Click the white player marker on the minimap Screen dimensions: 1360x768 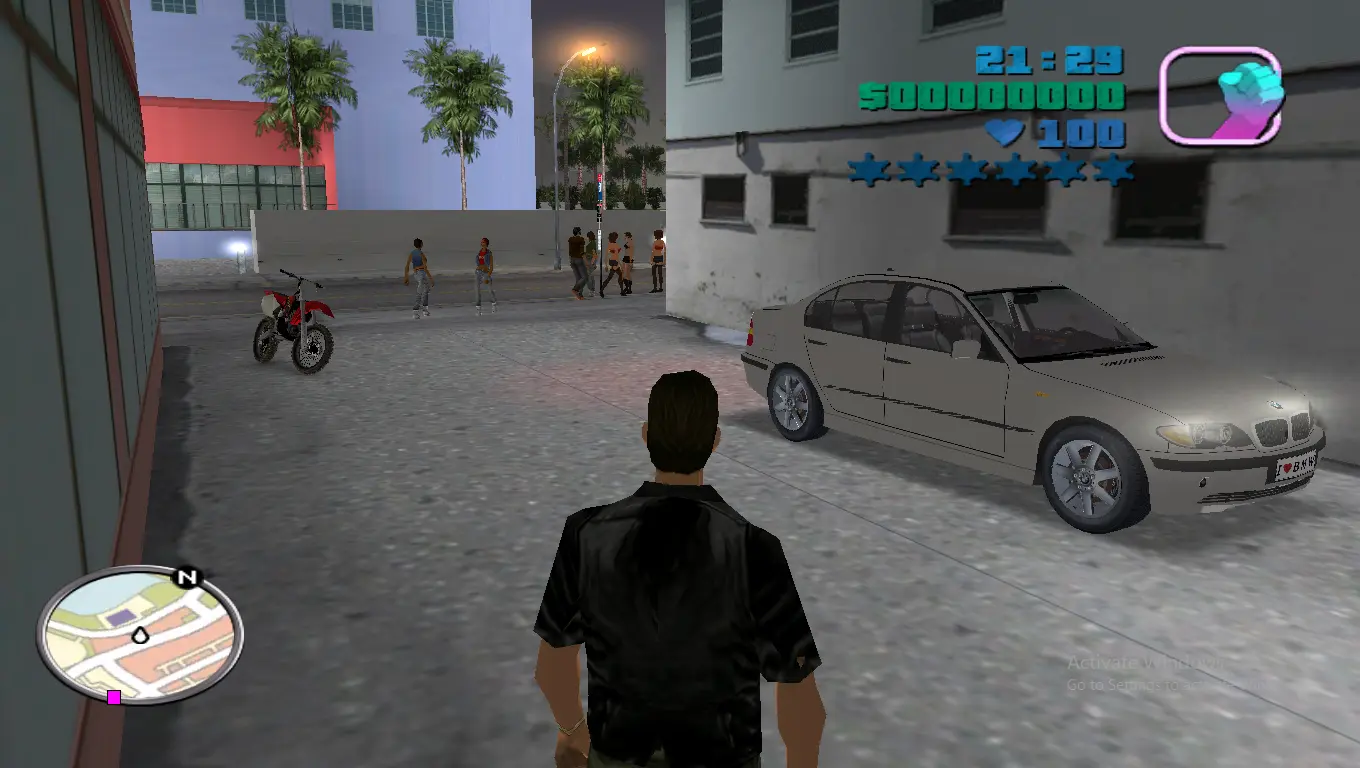(x=140, y=635)
